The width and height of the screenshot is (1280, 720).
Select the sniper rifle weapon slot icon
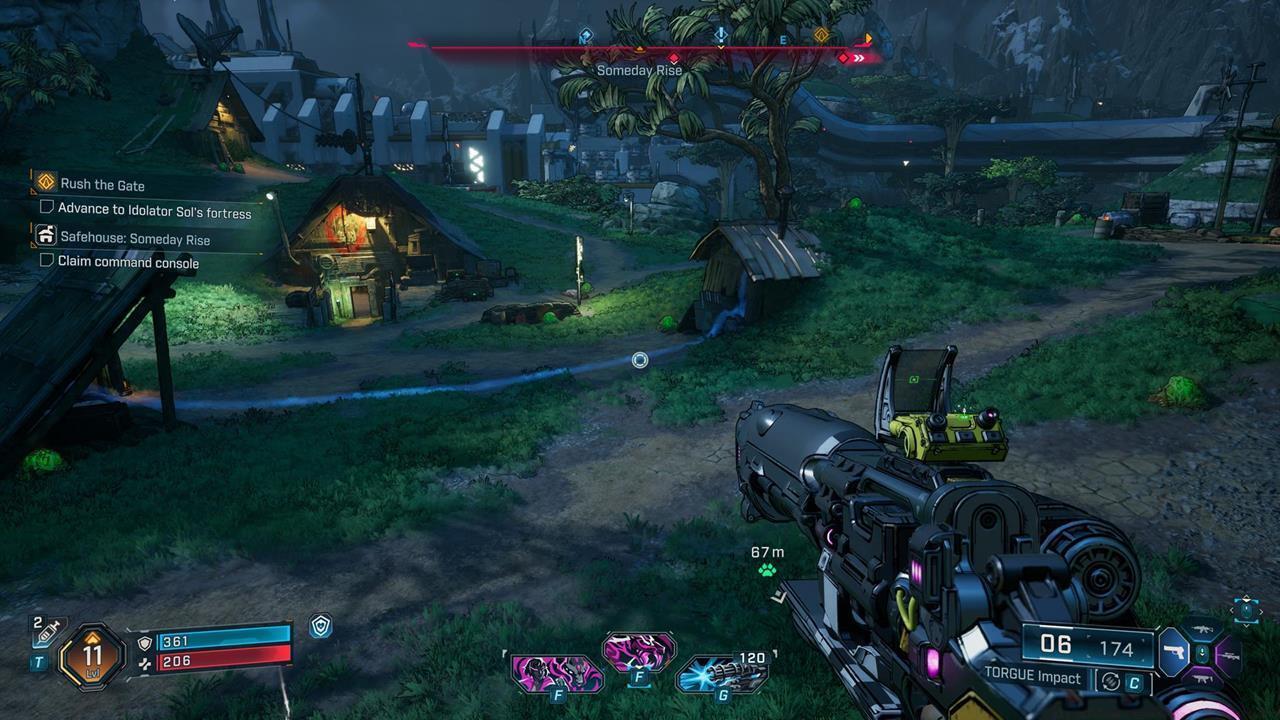tap(1230, 656)
